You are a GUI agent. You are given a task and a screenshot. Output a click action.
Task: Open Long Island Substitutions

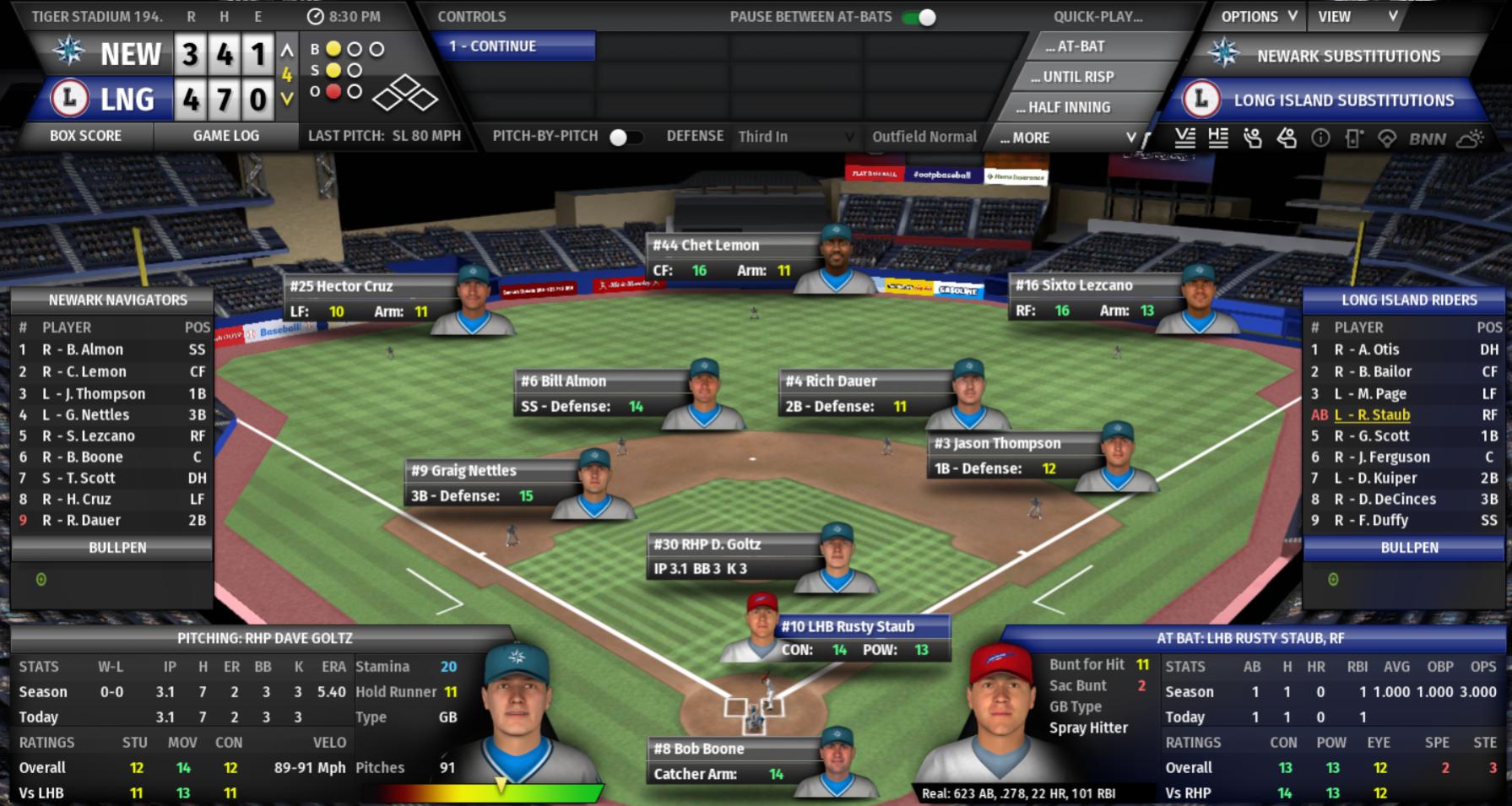[1342, 100]
